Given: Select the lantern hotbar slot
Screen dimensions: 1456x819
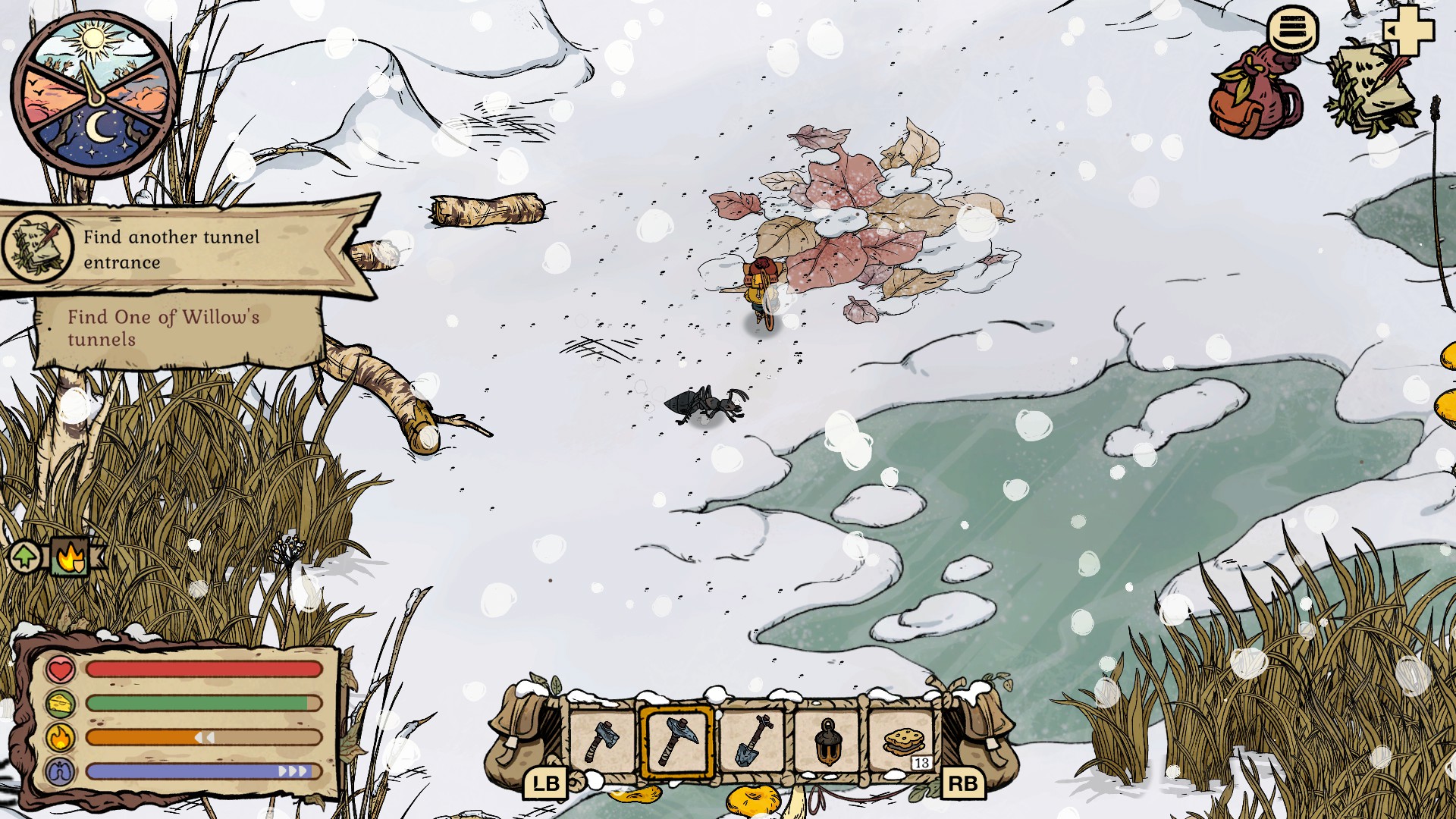Looking at the screenshot, I should point(827,742).
